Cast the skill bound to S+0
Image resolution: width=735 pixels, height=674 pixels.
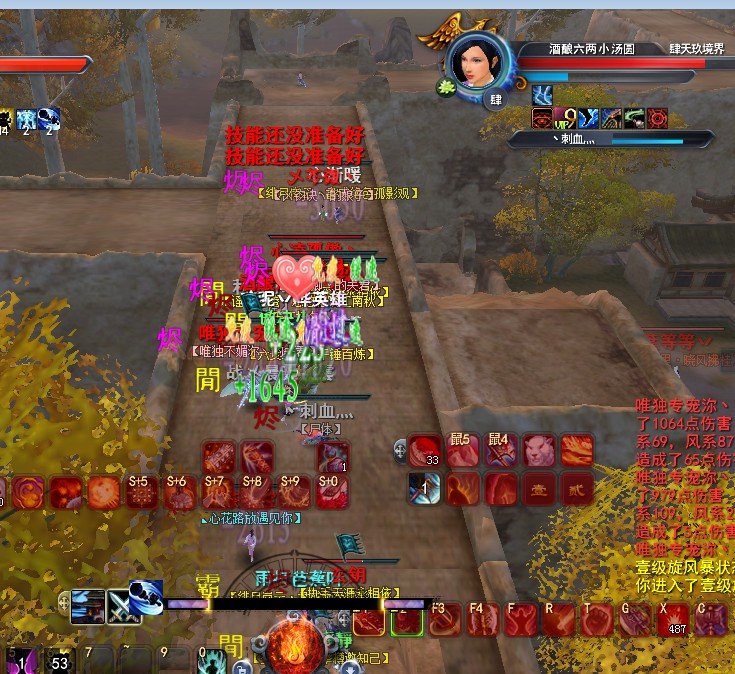332,491
